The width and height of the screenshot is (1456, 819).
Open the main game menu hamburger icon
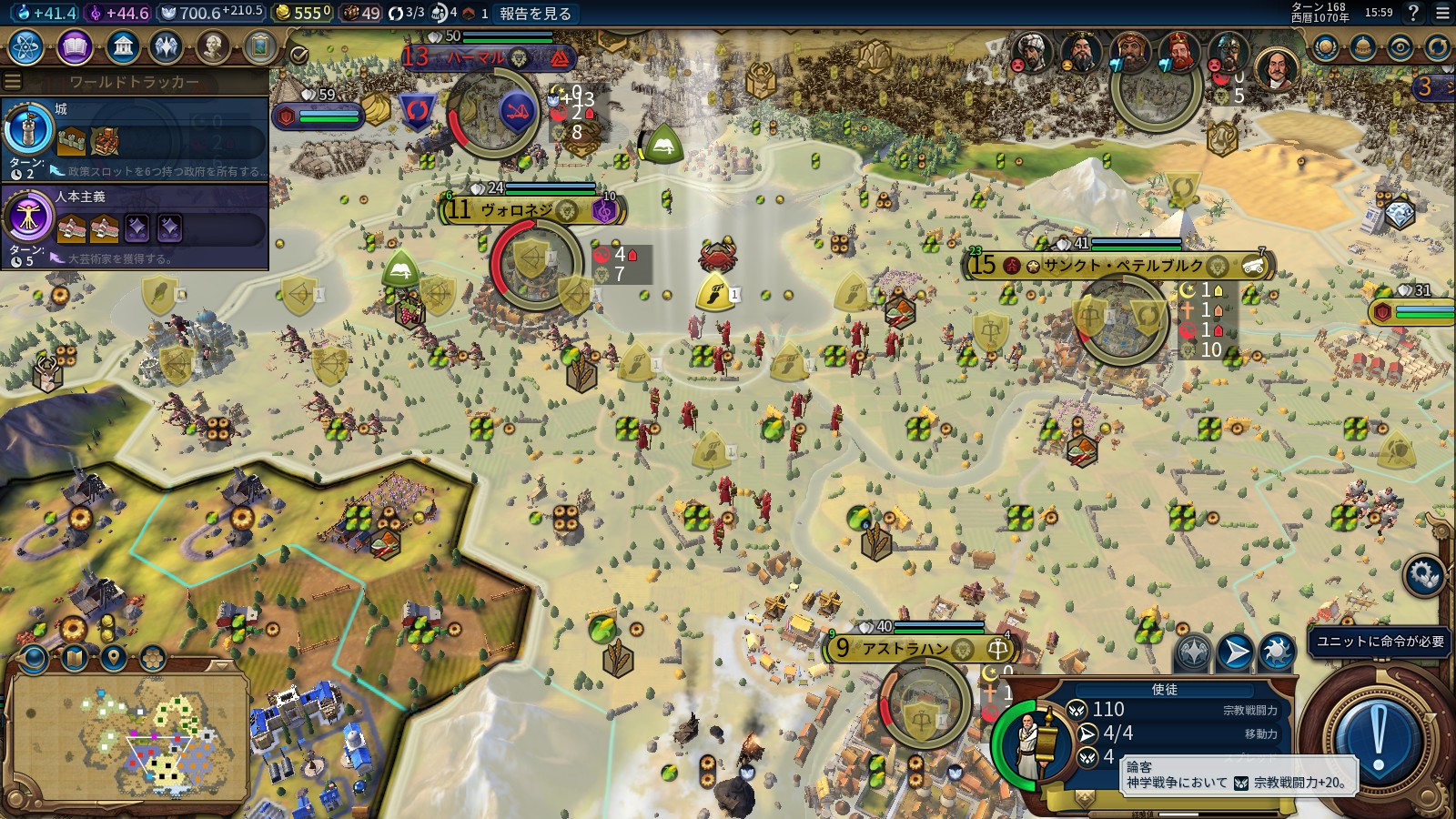tap(1442, 13)
